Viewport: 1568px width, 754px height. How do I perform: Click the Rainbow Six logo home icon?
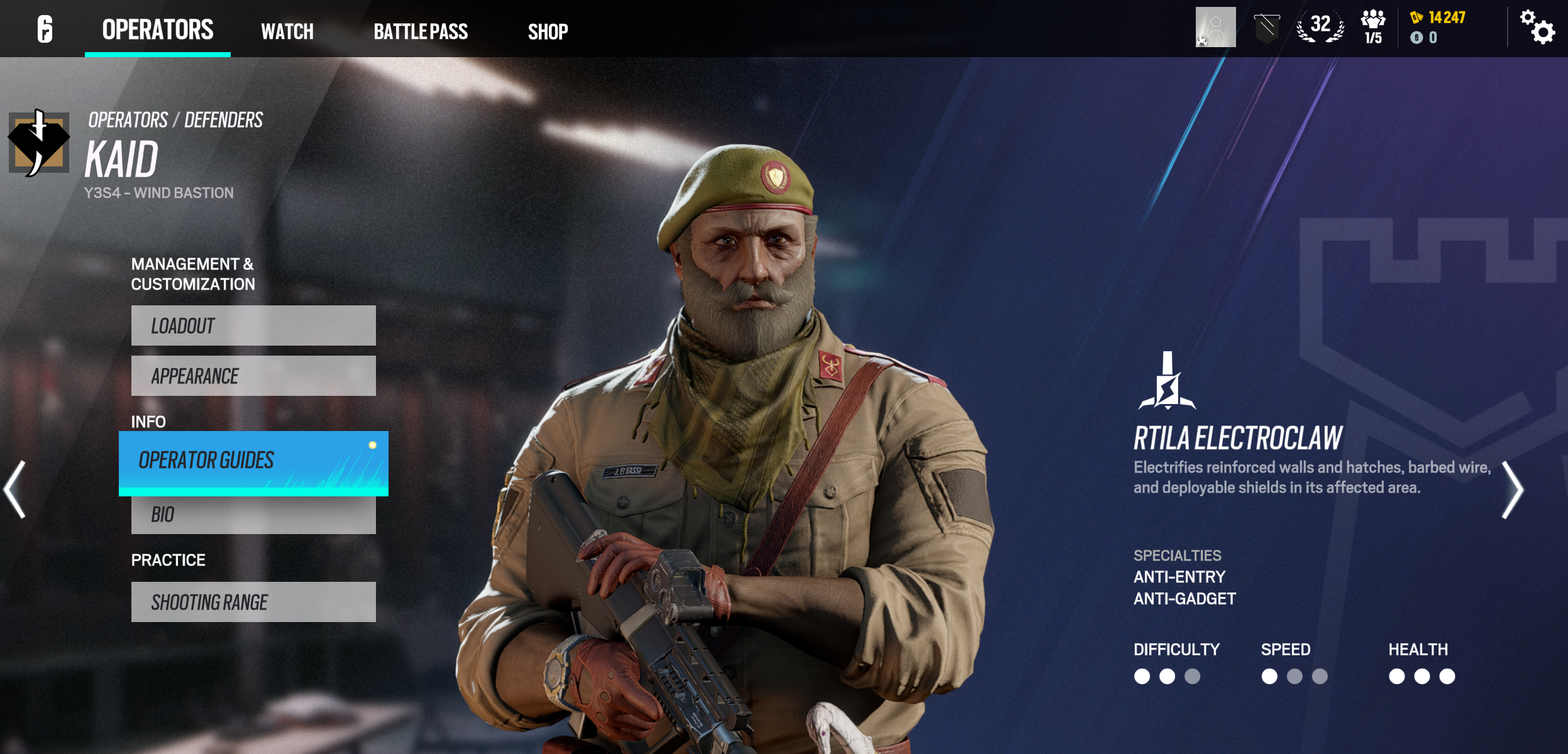(45, 30)
